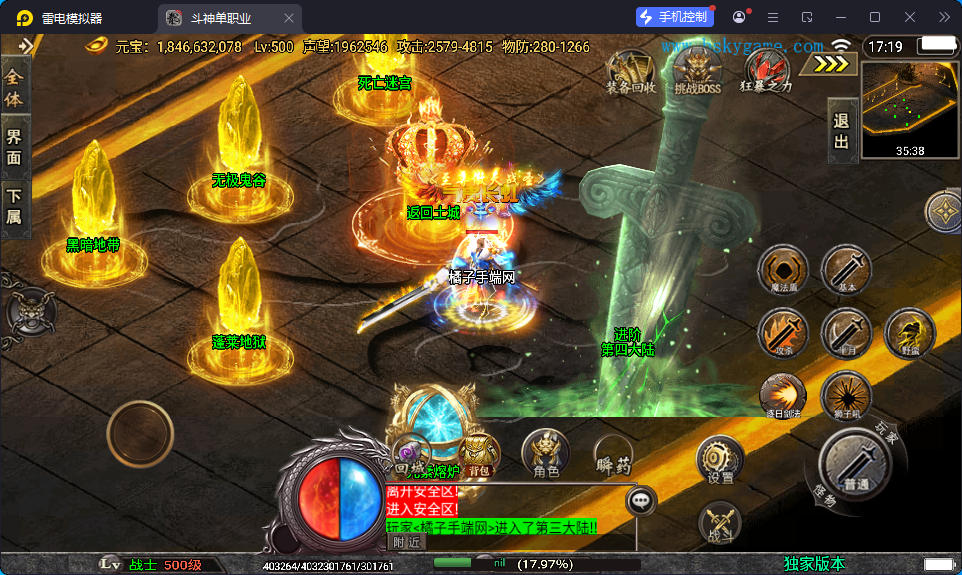Activate the 狂暴之力 red crystal icon
Viewport: 962px width, 575px height.
point(765,70)
